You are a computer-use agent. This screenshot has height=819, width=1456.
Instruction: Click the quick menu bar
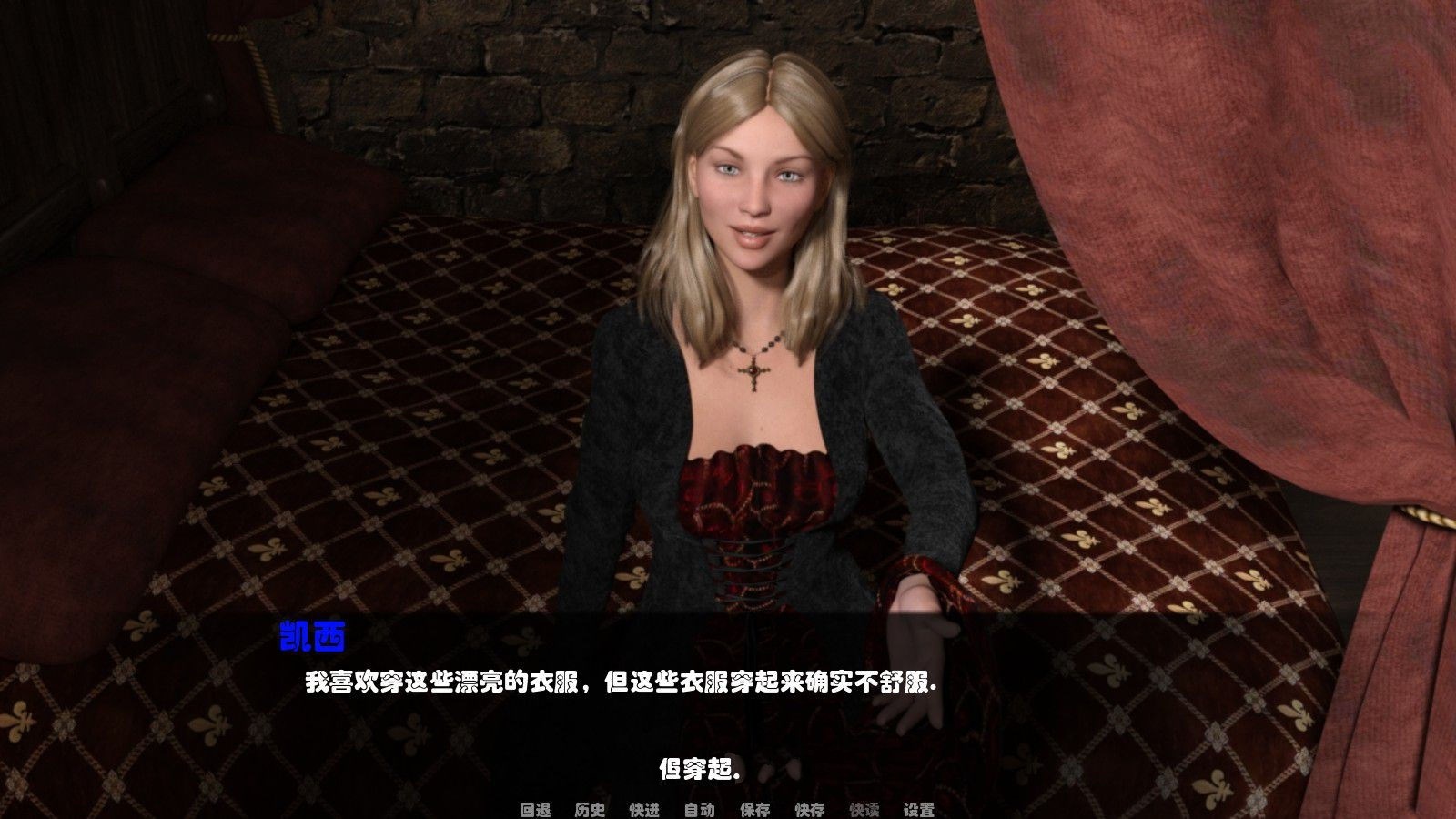coord(728,808)
